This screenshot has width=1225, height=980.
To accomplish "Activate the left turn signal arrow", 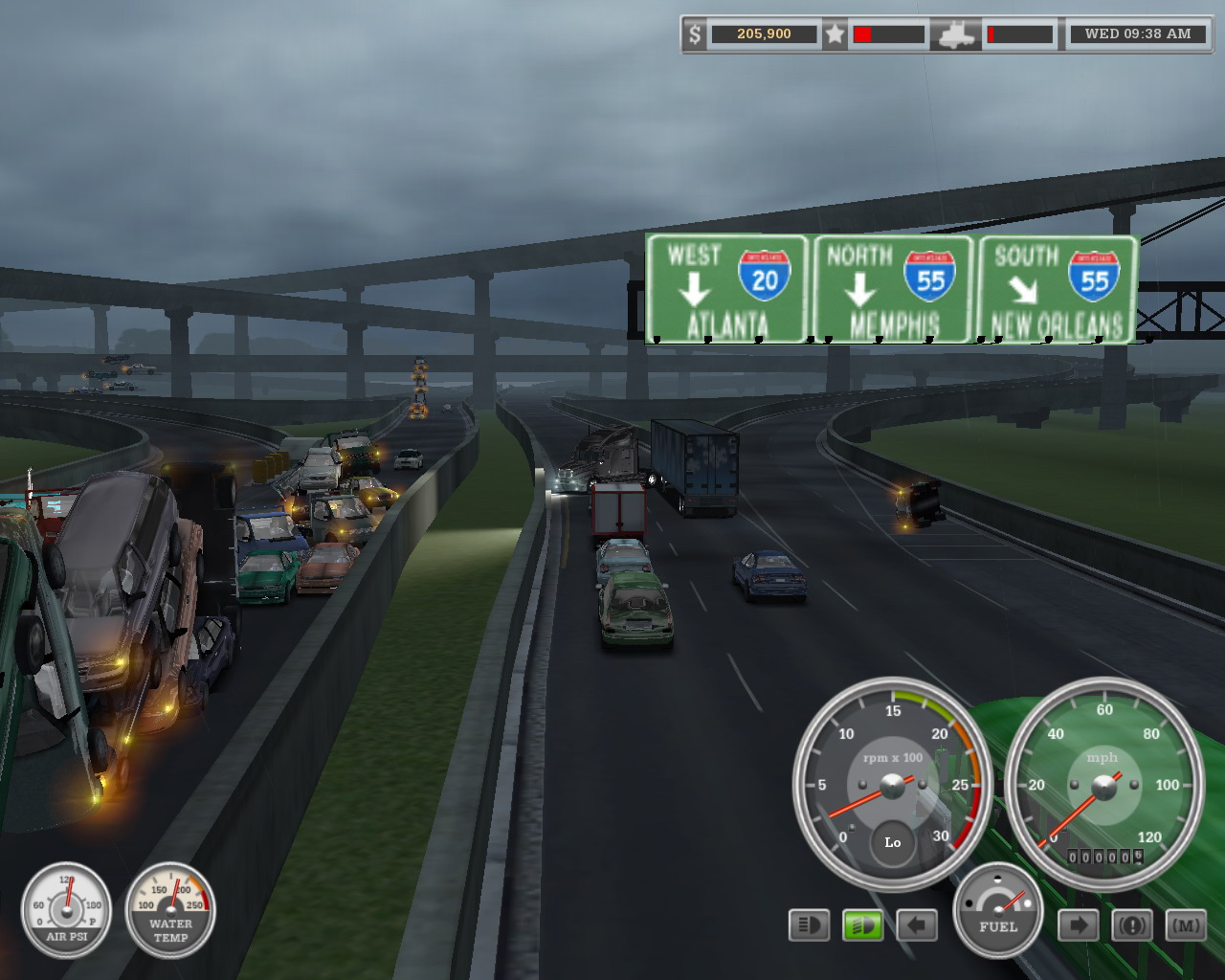I will tap(916, 925).
